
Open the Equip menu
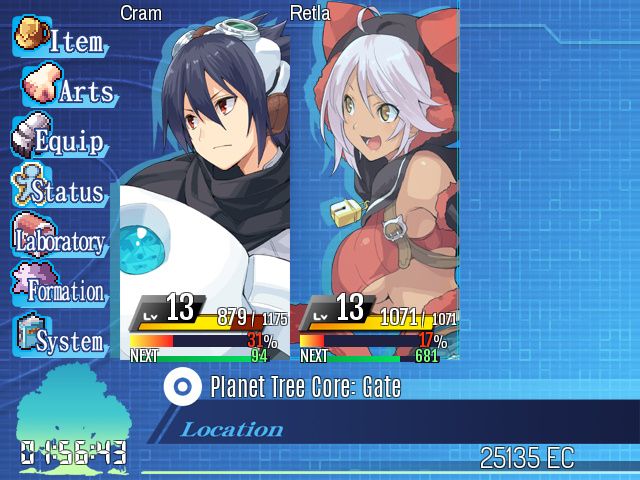(60, 140)
